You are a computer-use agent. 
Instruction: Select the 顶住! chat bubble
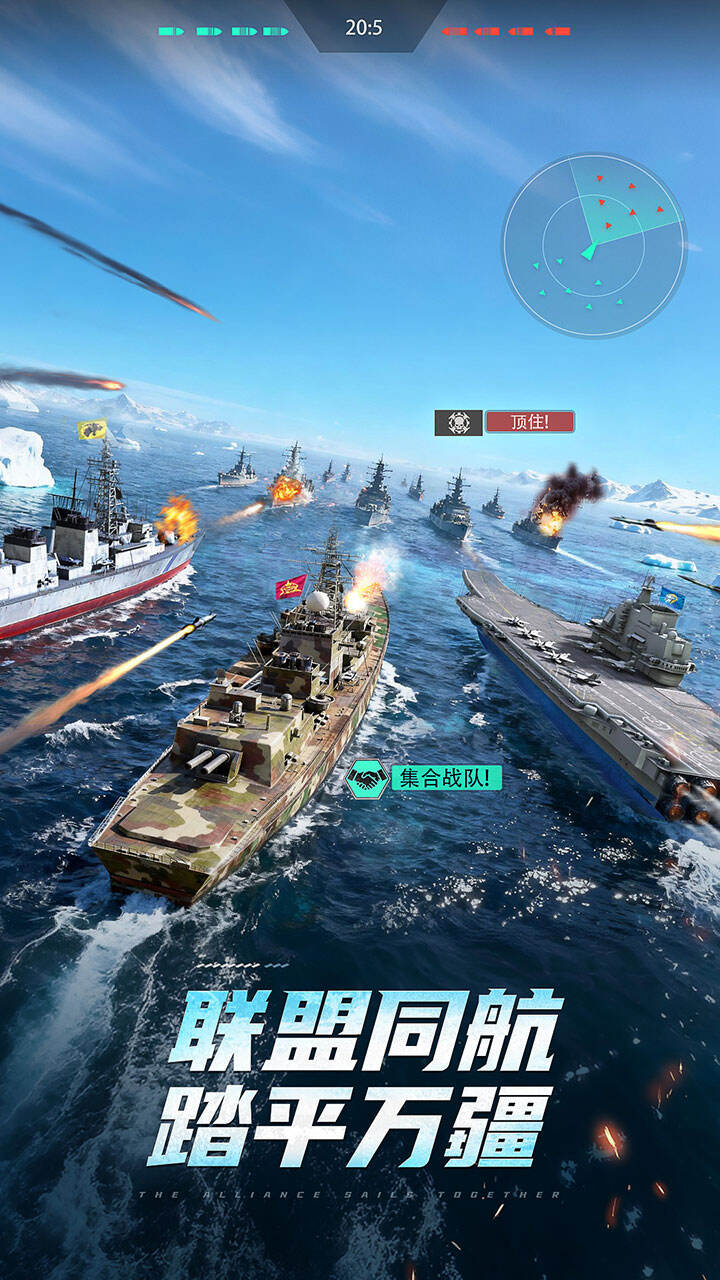[530, 422]
